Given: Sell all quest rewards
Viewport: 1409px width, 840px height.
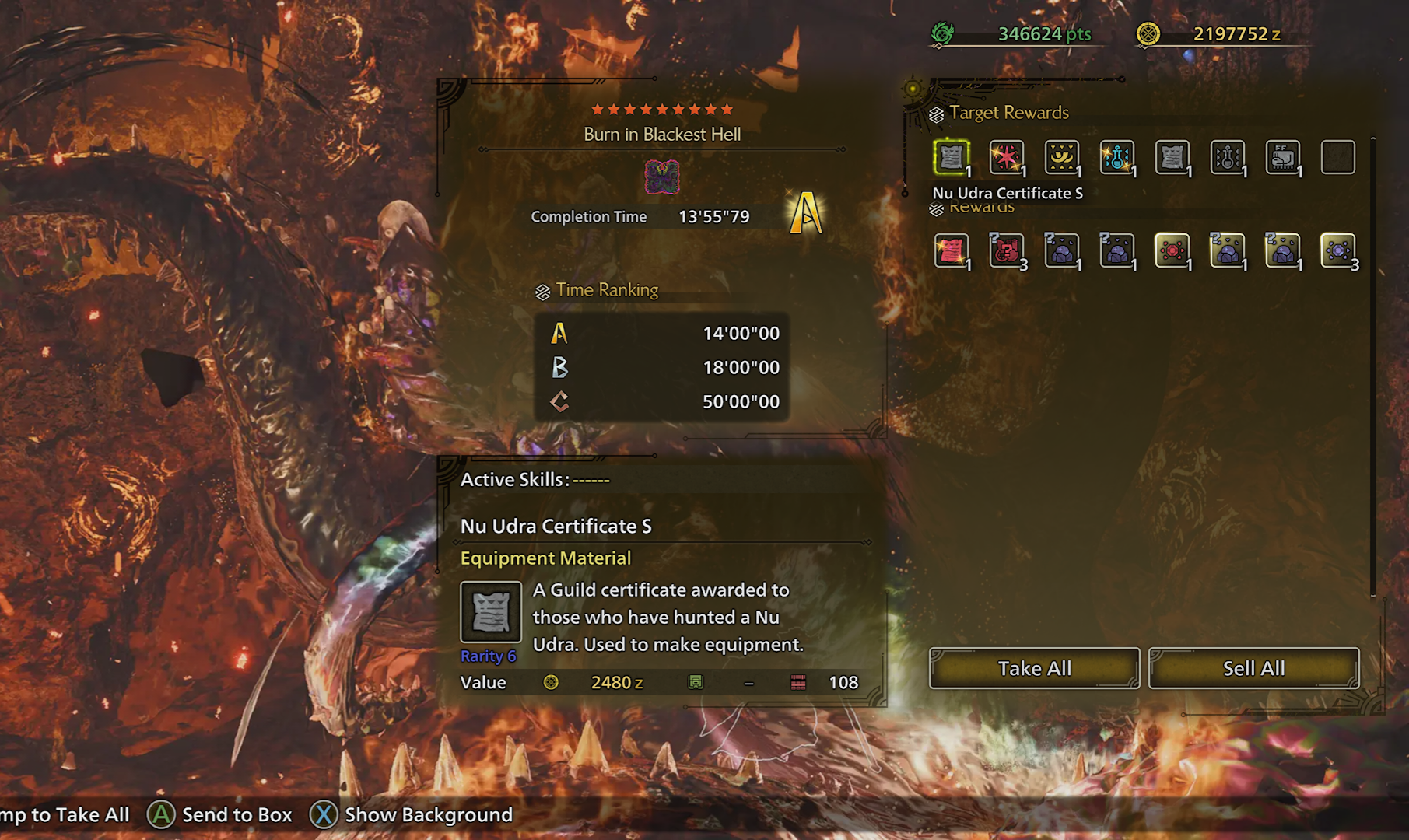Looking at the screenshot, I should [1253, 668].
